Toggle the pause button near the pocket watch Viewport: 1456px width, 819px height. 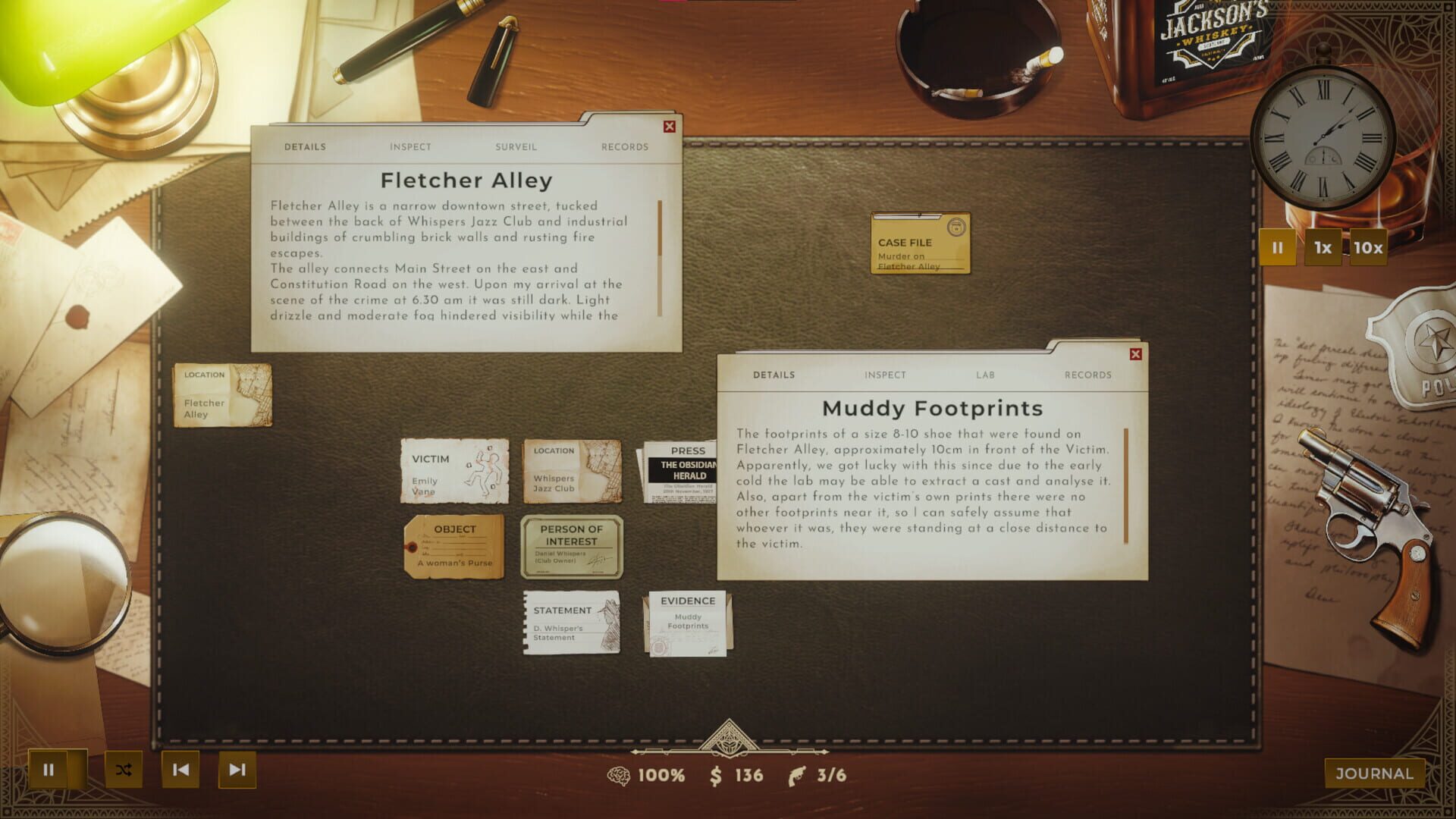click(x=1277, y=246)
